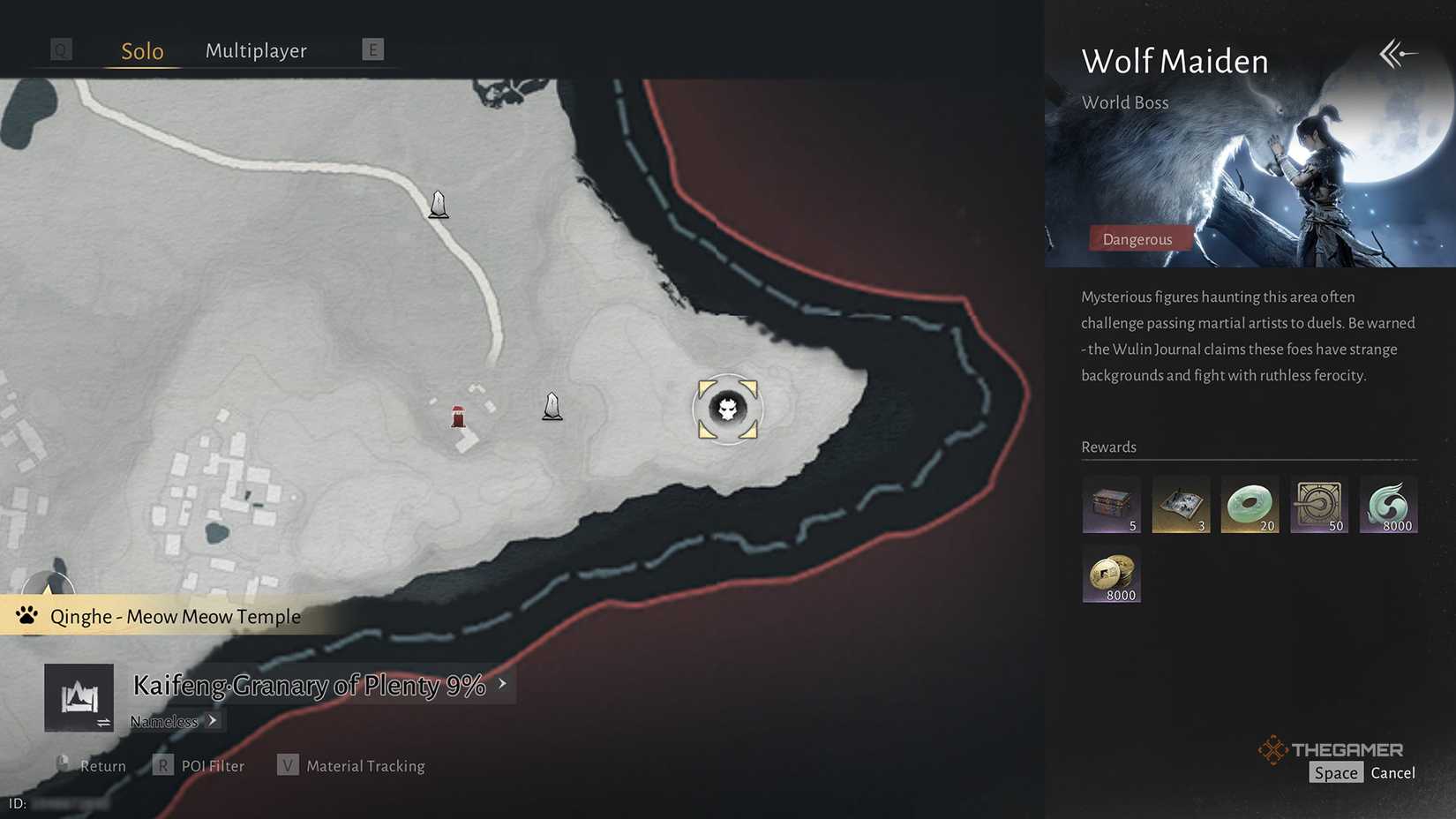Click the compass seal reward showing 50
1456x819 pixels.
[1318, 504]
